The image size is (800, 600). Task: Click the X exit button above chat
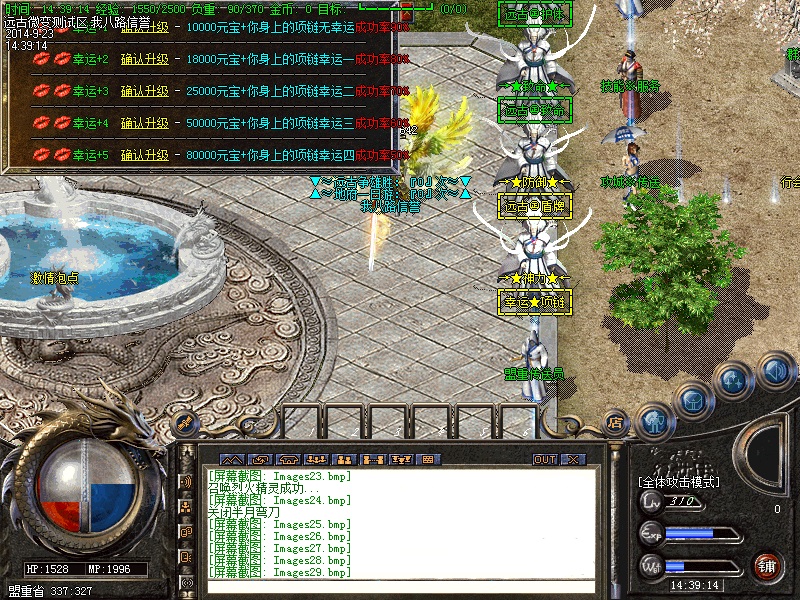pyautogui.click(x=573, y=460)
